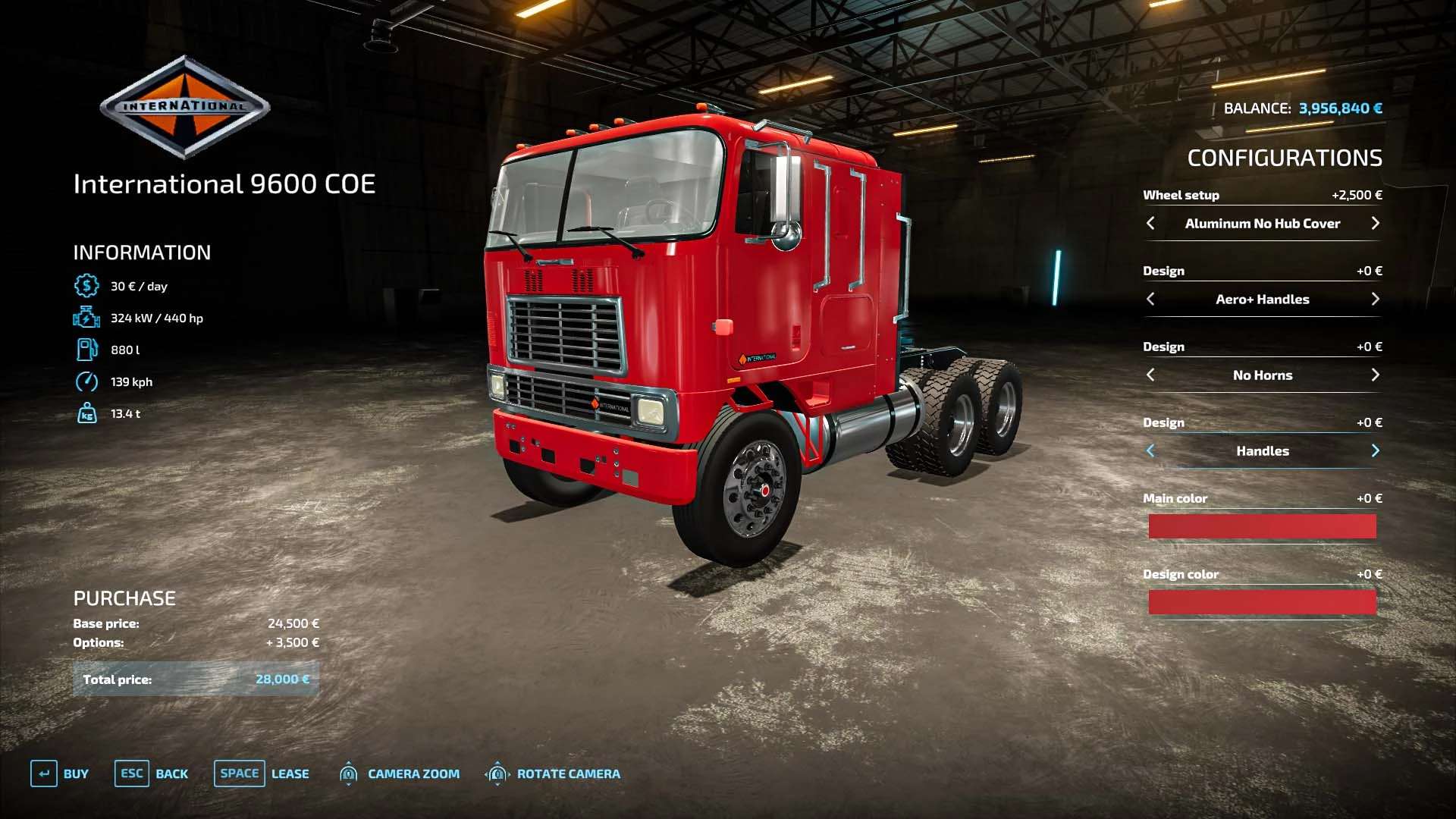Select next Wheel setup option
This screenshot has height=819, width=1456.
(1375, 223)
